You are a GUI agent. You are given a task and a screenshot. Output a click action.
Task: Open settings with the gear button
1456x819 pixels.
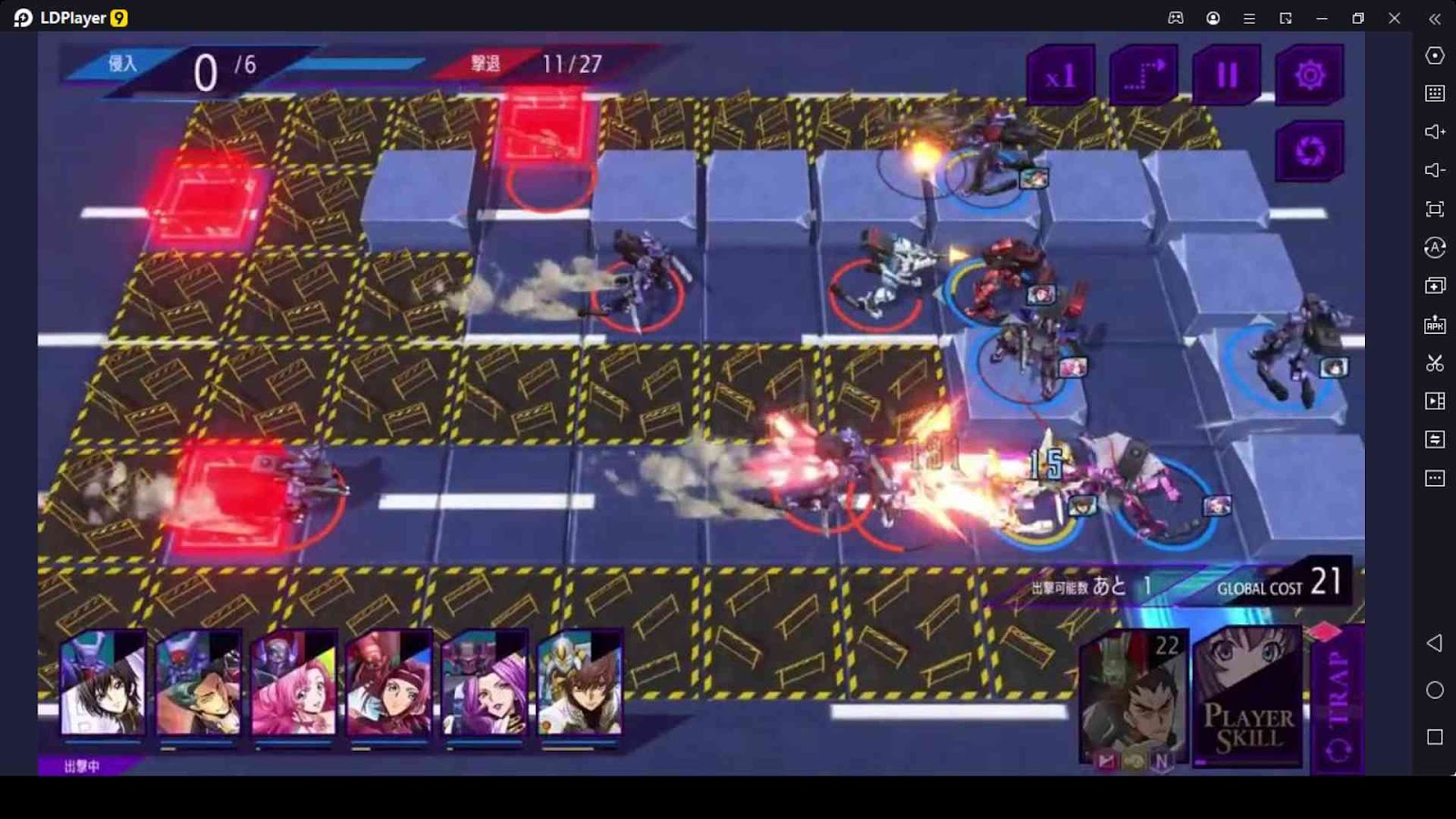point(1309,76)
